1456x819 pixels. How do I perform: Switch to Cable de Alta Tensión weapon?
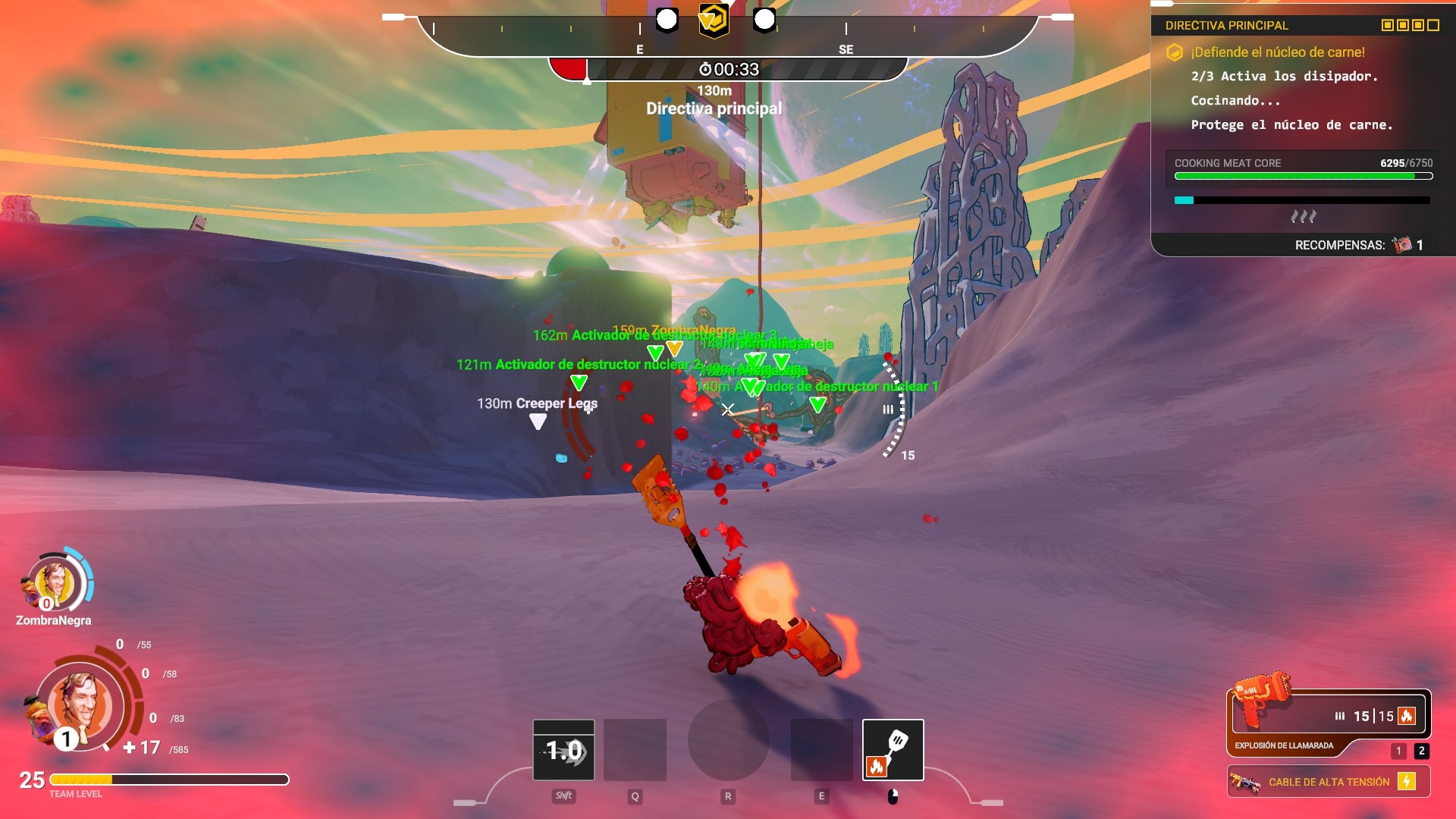click(1328, 782)
